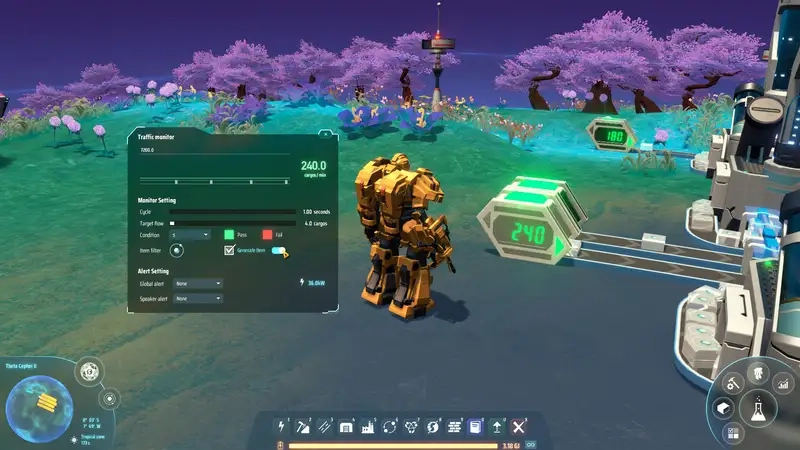Open the Speaker alert dropdown
This screenshot has width=800, height=450.
pyautogui.click(x=197, y=298)
